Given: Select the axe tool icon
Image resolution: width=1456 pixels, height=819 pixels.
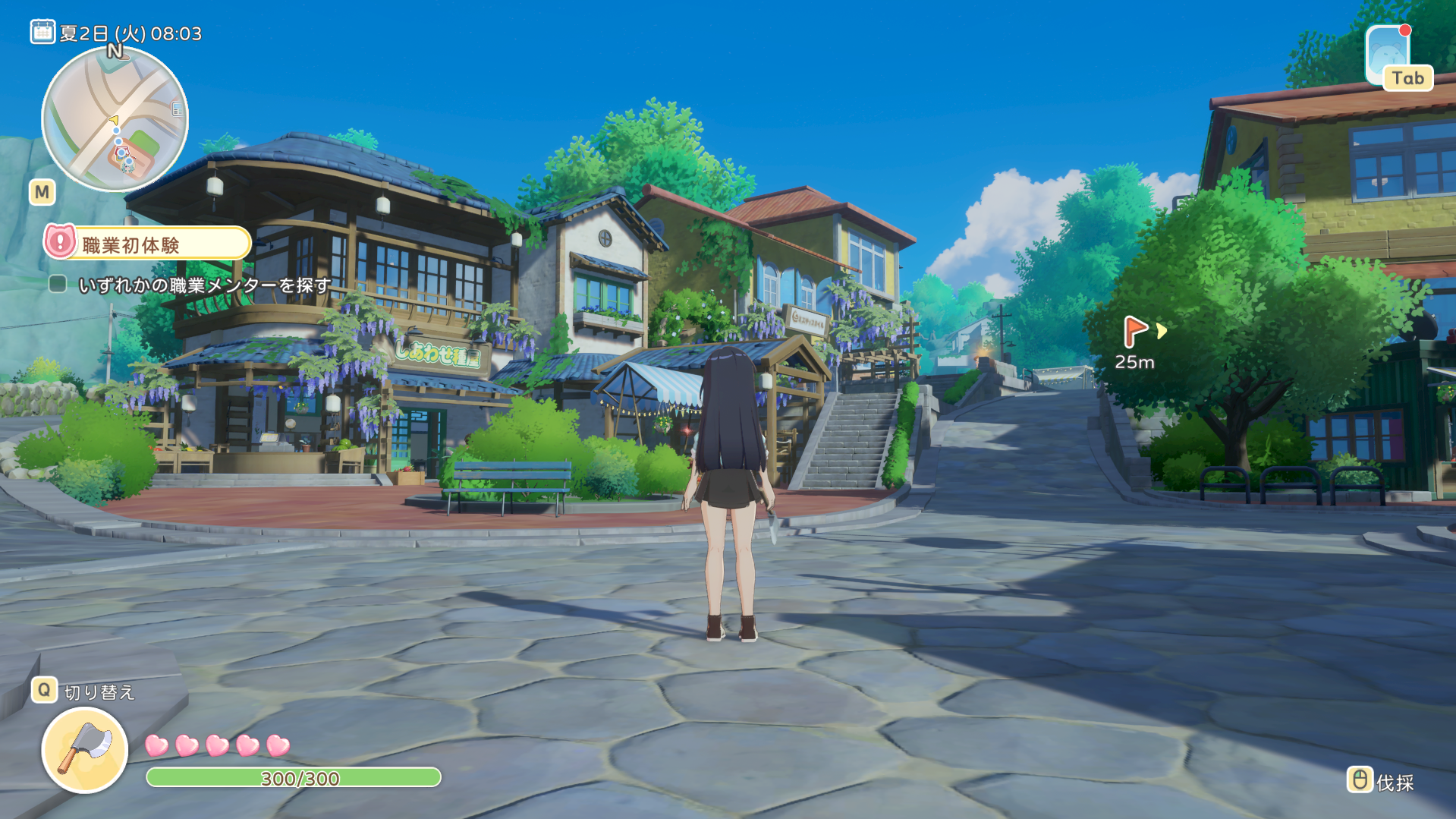Looking at the screenshot, I should point(85,749).
